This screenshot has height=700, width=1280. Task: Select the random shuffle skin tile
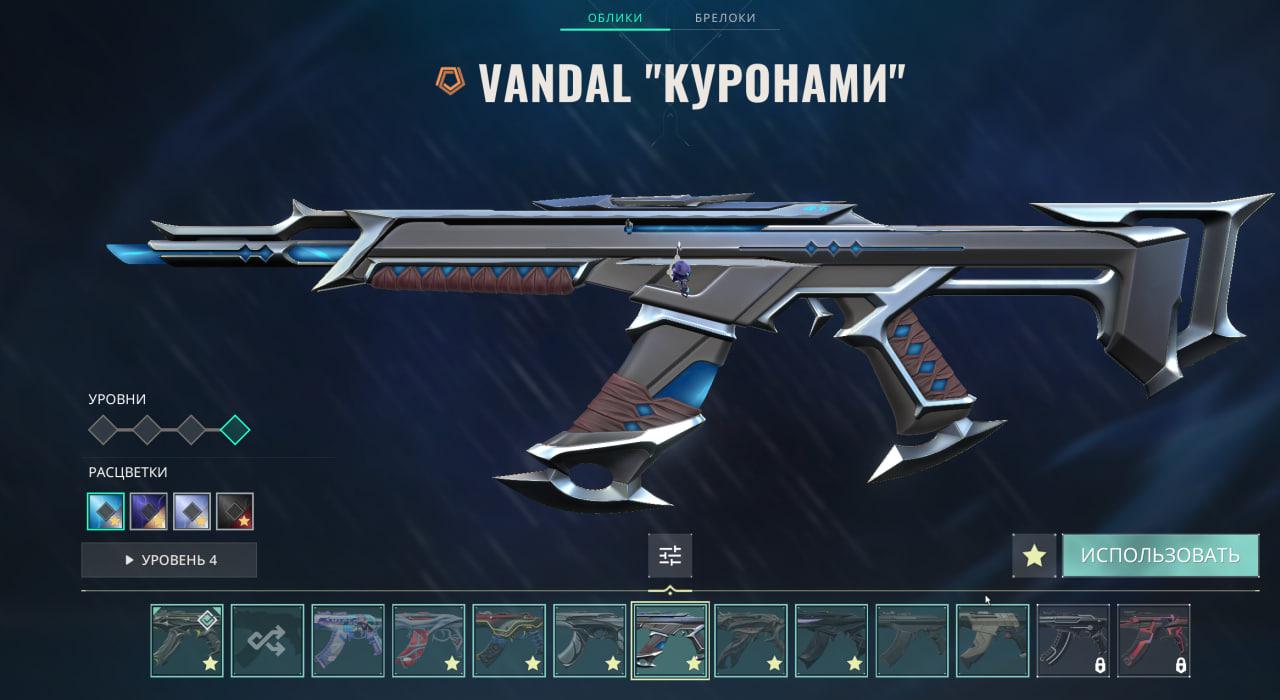(268, 641)
